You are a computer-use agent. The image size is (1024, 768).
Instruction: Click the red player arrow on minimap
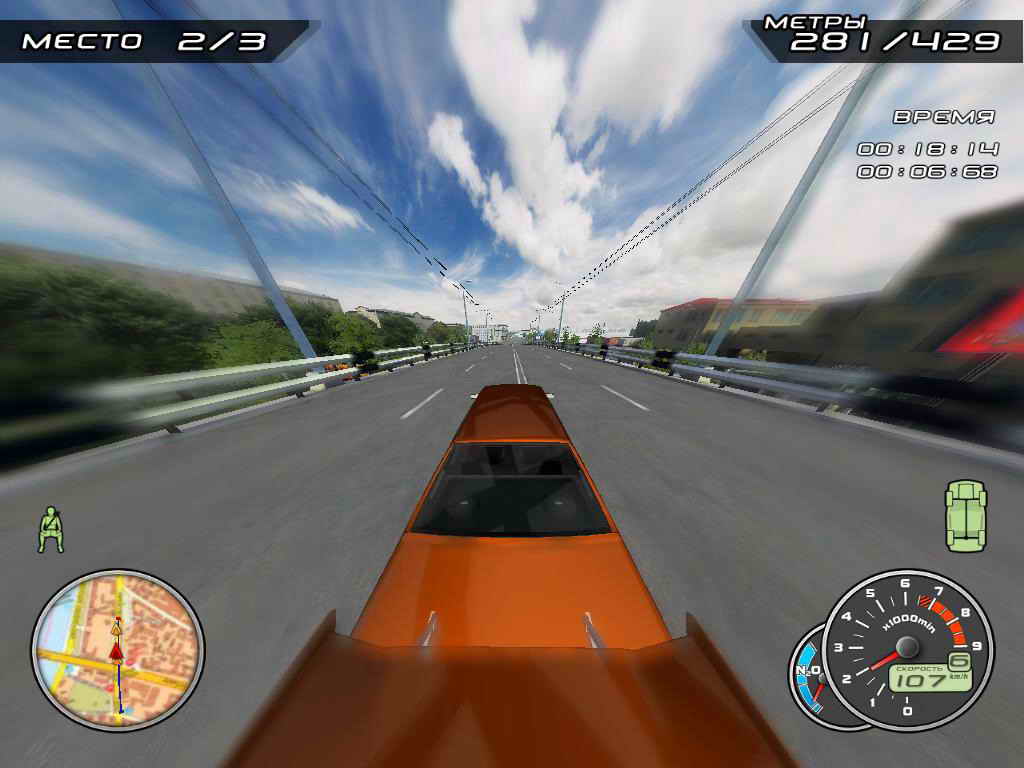point(116,652)
